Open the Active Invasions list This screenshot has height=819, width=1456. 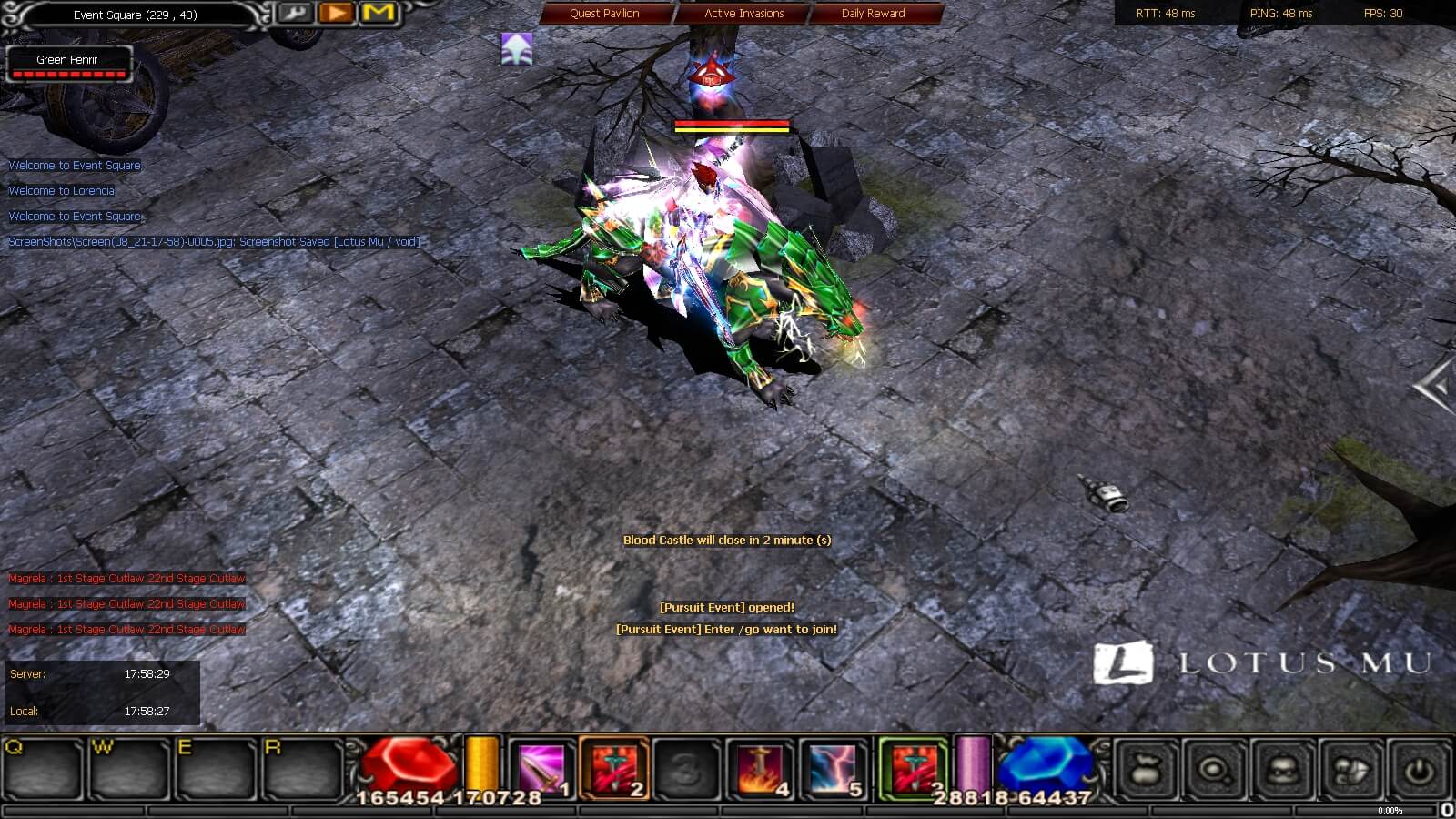743,14
